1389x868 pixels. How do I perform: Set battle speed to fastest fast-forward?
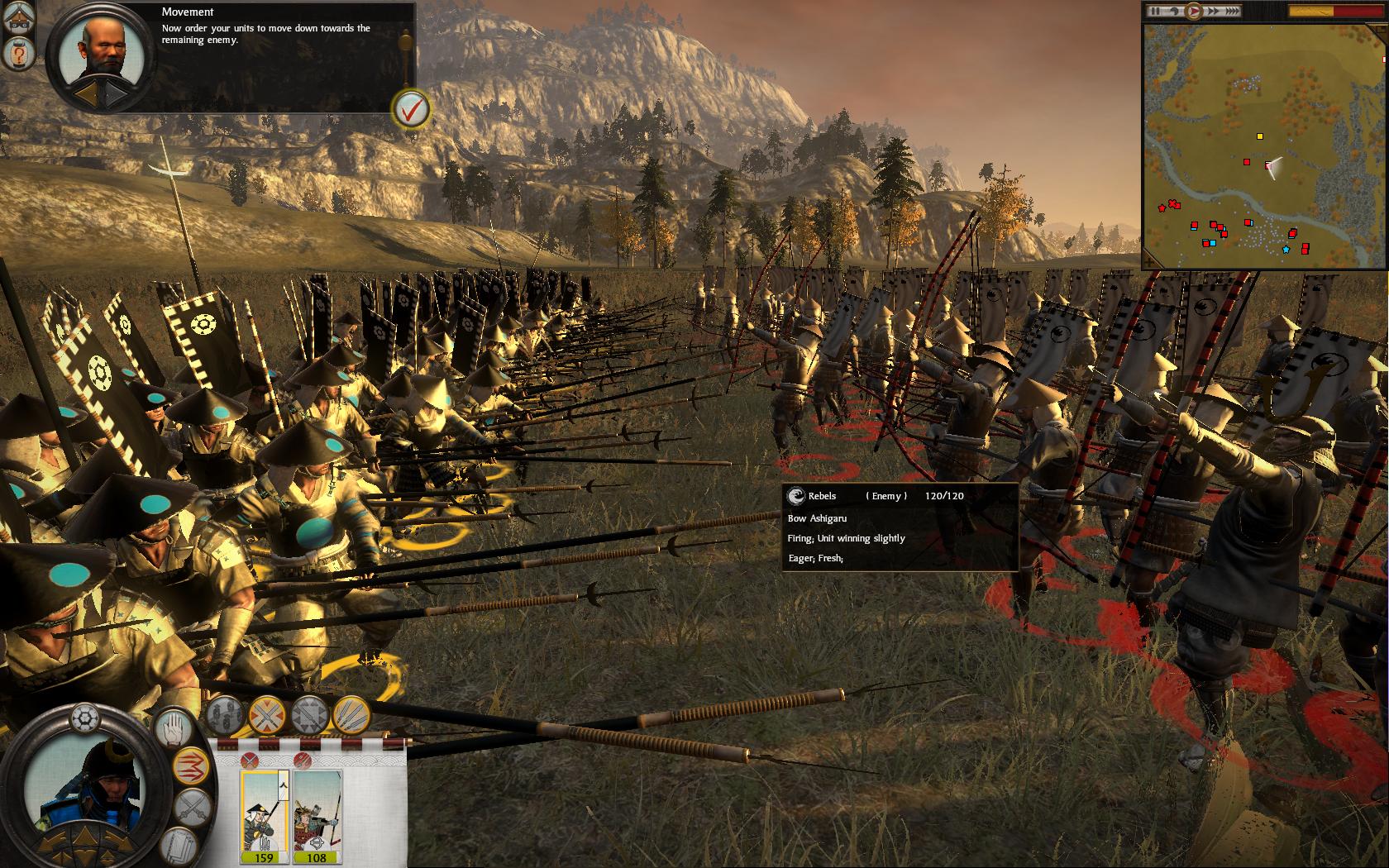pyautogui.click(x=1232, y=12)
